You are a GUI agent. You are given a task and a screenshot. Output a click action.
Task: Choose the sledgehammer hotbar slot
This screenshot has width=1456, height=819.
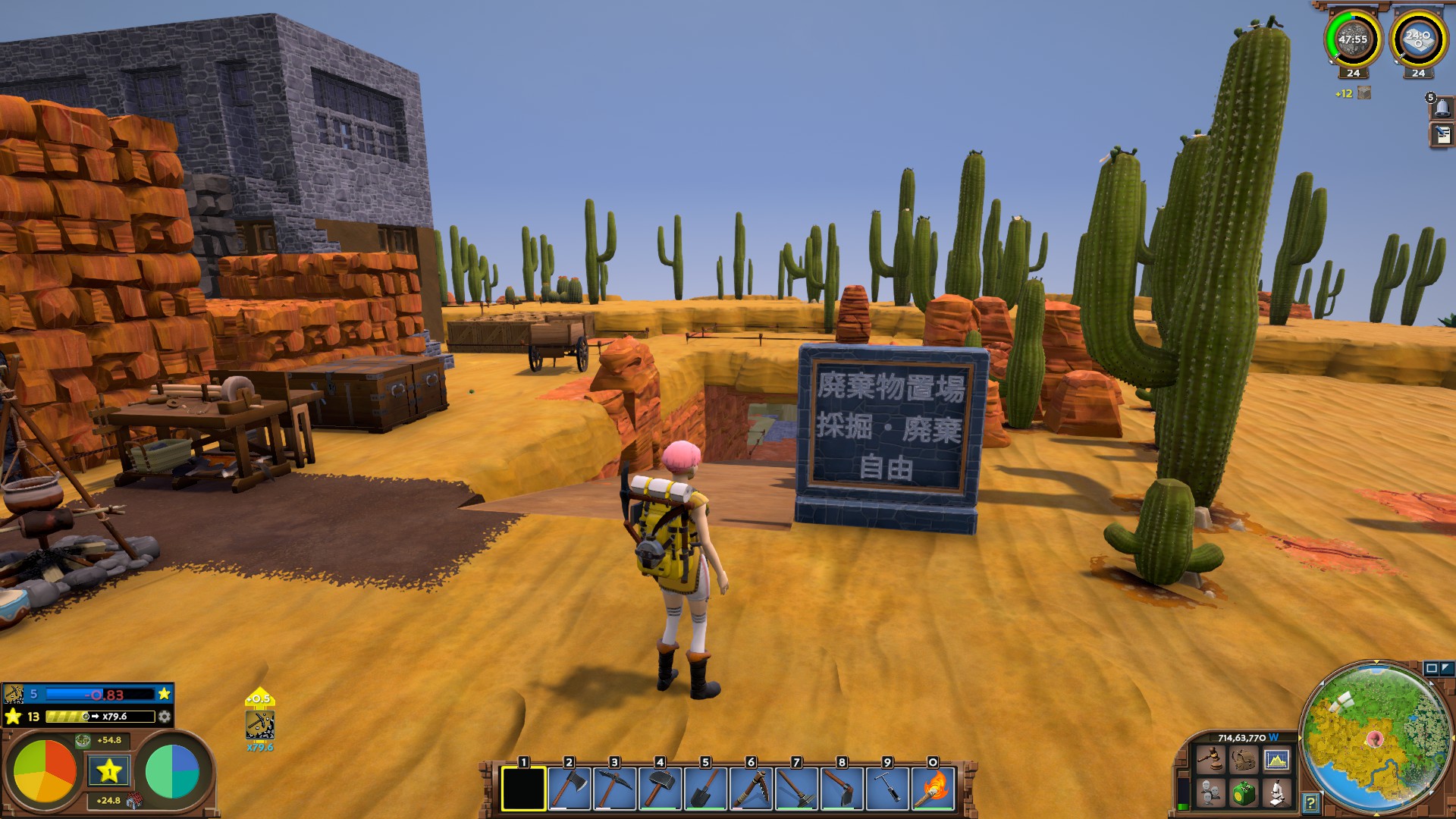click(660, 789)
